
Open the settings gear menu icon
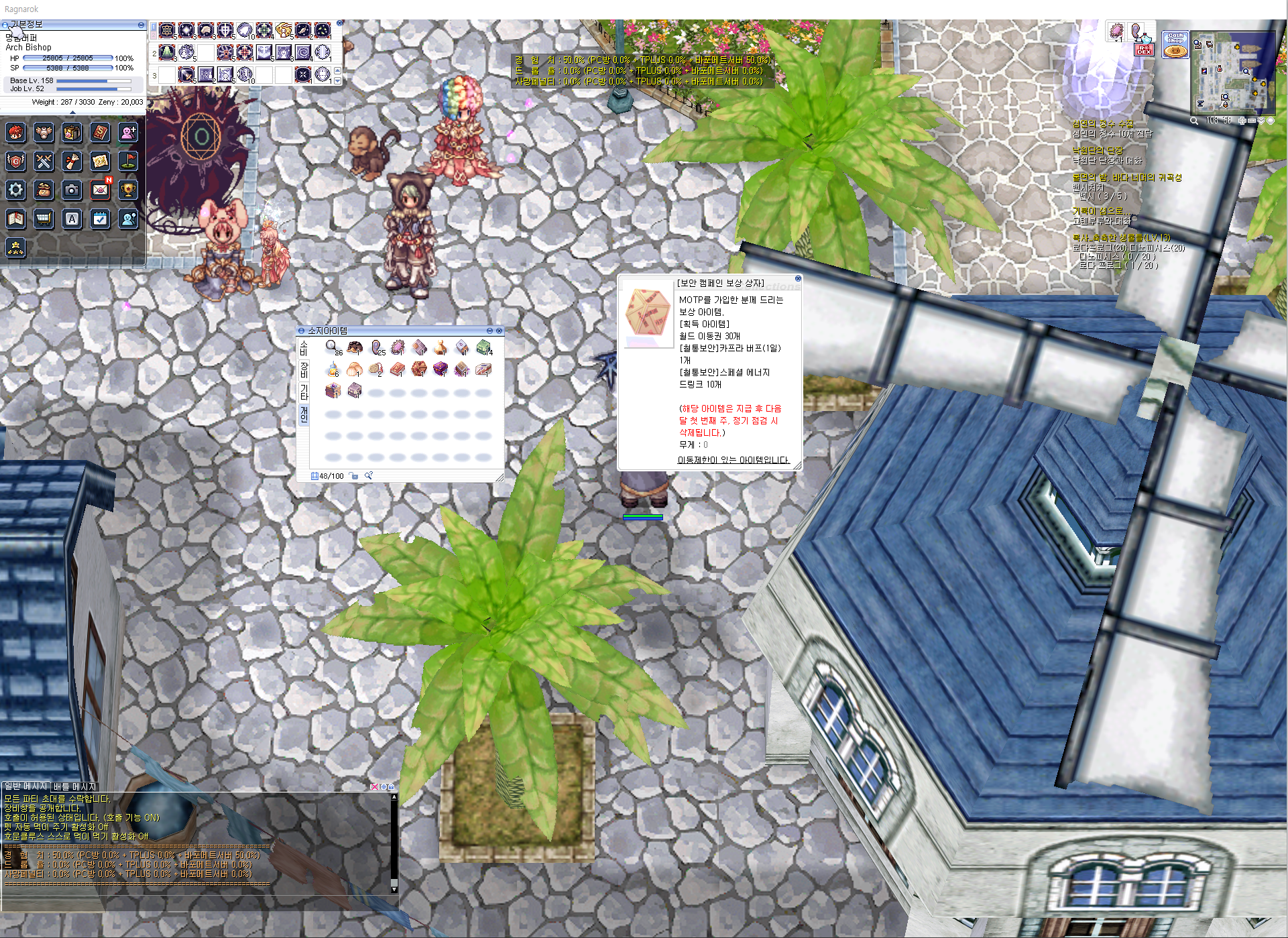[x=16, y=190]
